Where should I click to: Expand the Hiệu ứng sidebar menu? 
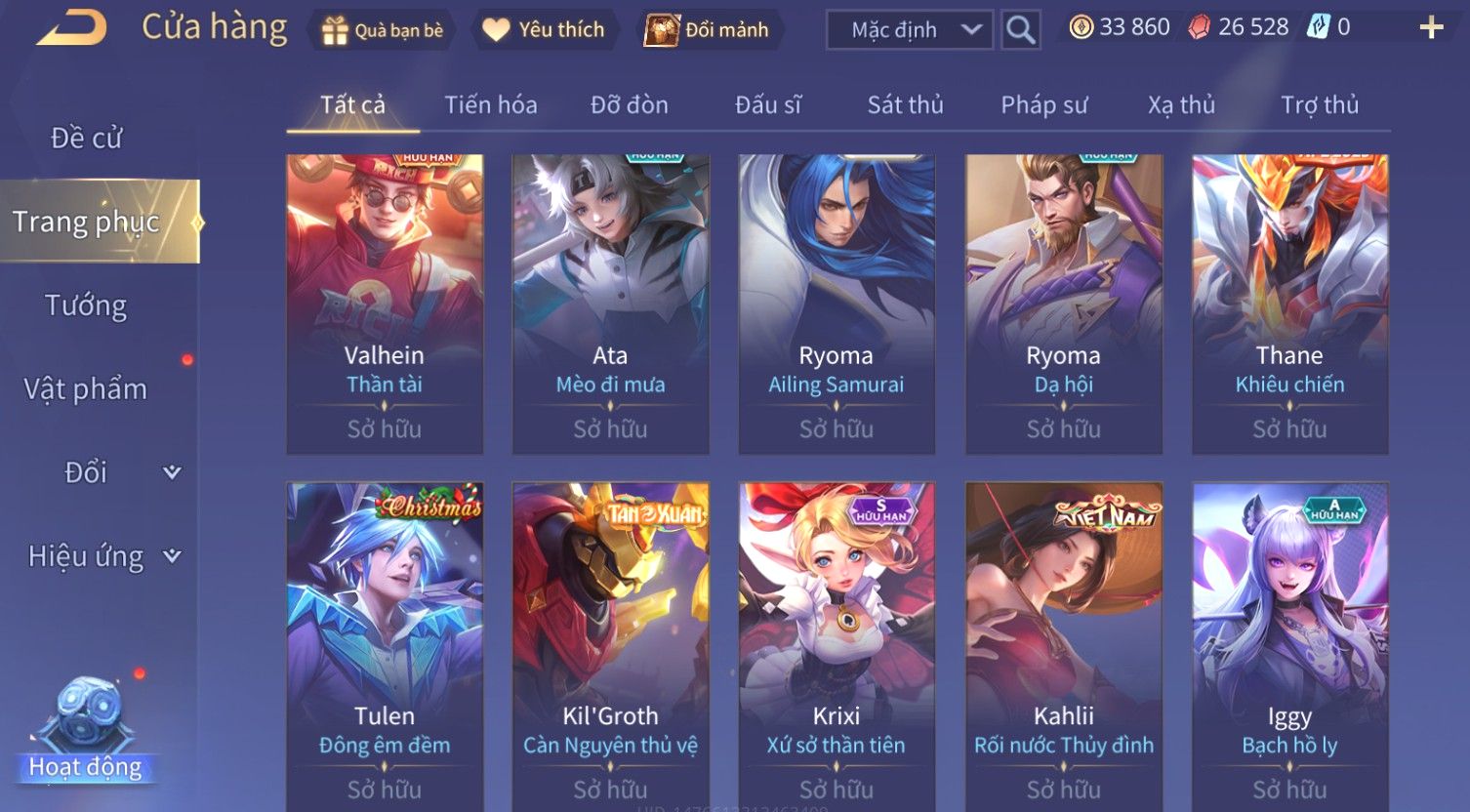pos(102,556)
